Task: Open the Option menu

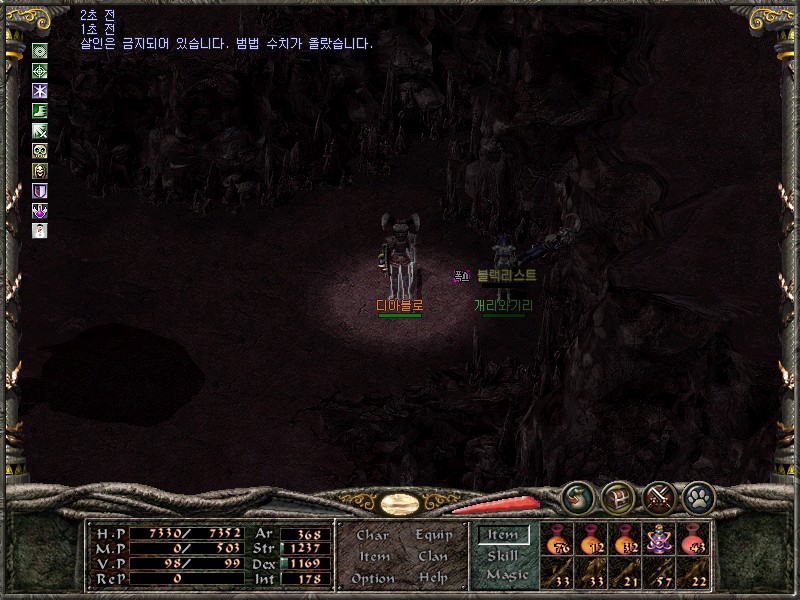Action: tap(372, 578)
